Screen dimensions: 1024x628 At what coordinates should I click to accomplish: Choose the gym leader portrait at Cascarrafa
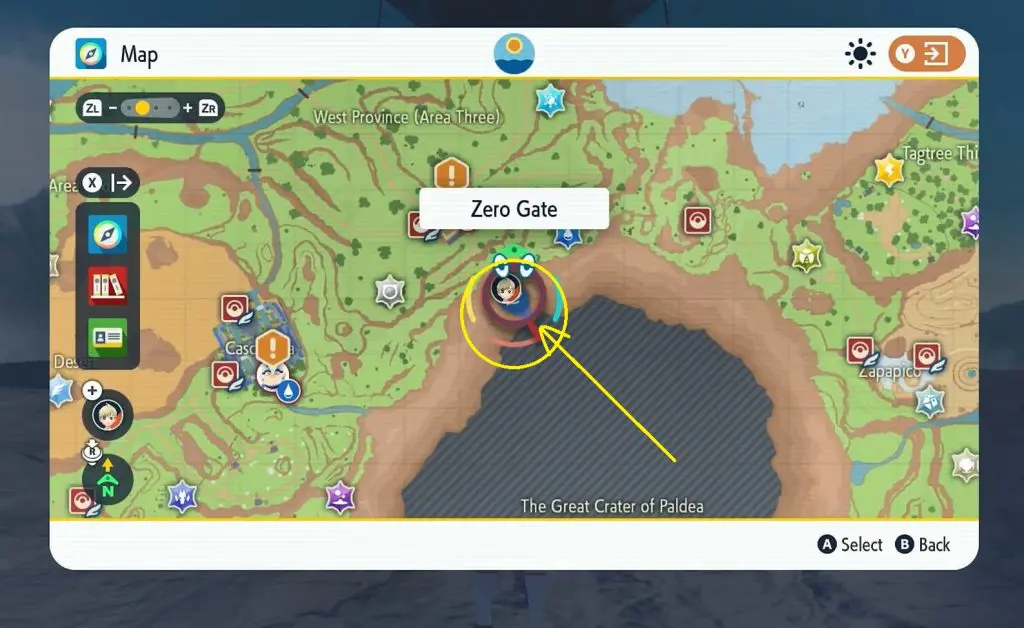[269, 376]
